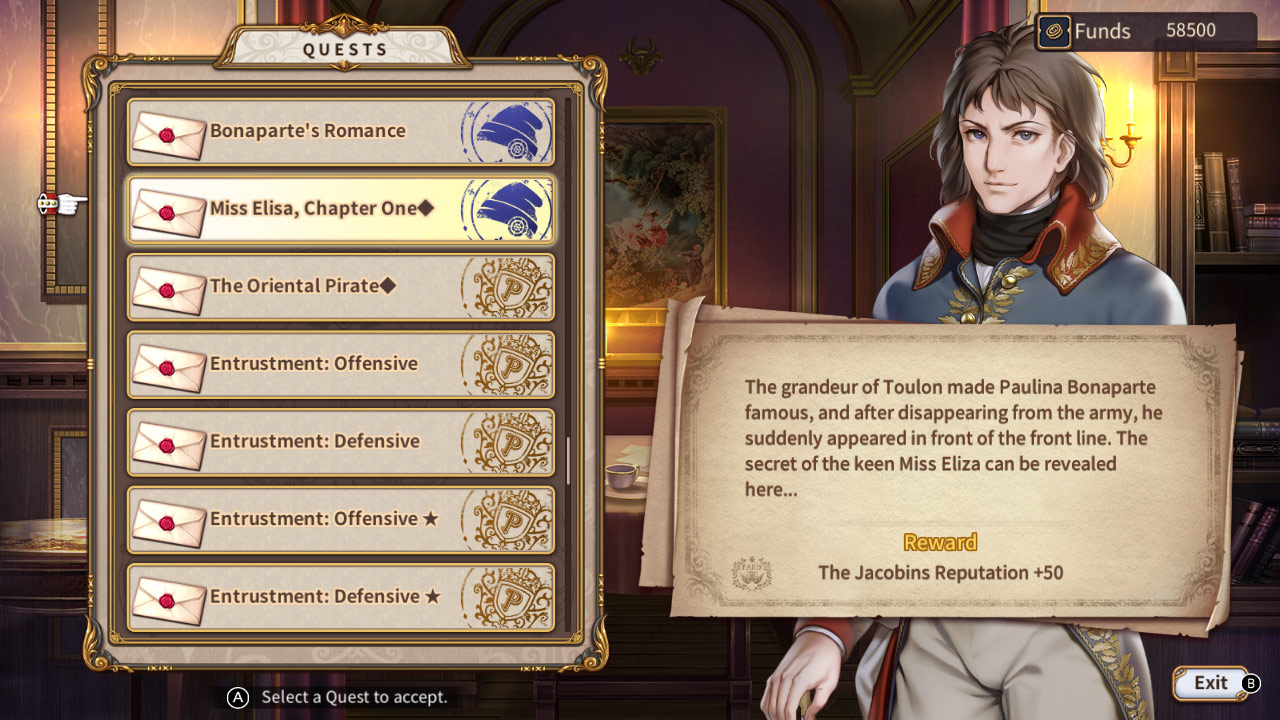Image resolution: width=1280 pixels, height=720 pixels.
Task: Click the (B) button icon next to Exit
Action: (1251, 682)
